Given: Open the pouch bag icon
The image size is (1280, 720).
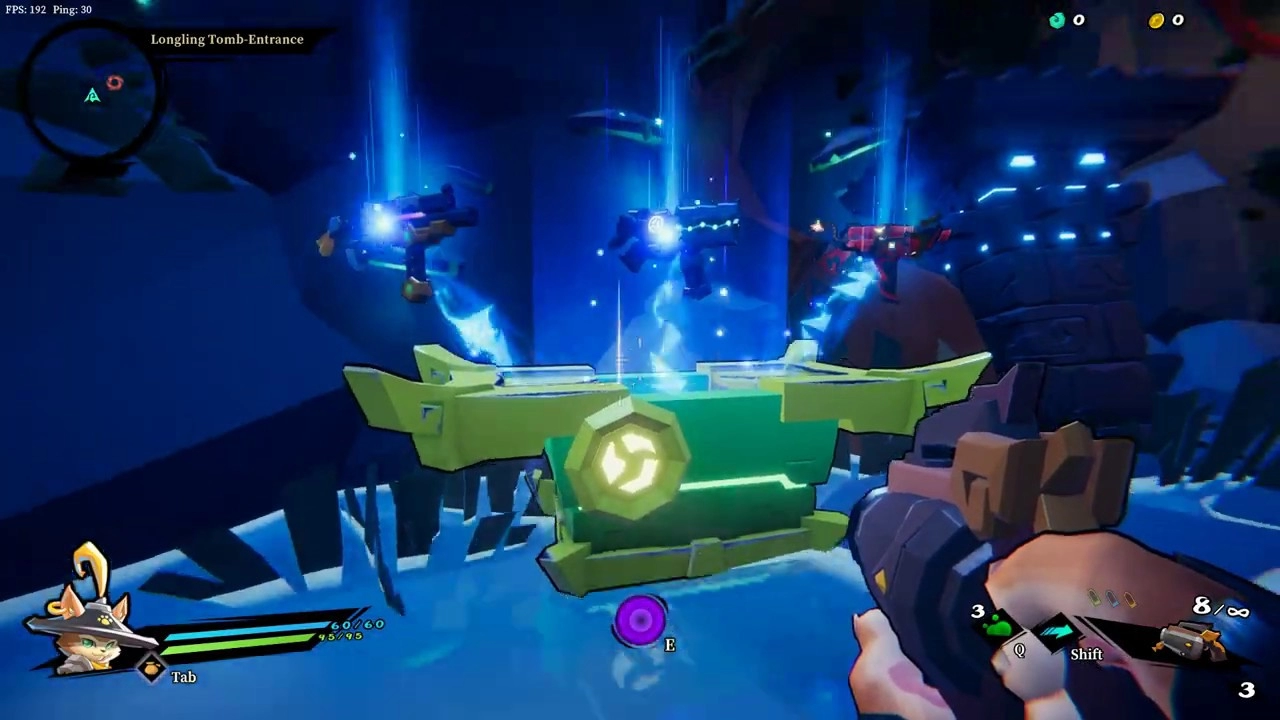Looking at the screenshot, I should coord(152,669).
